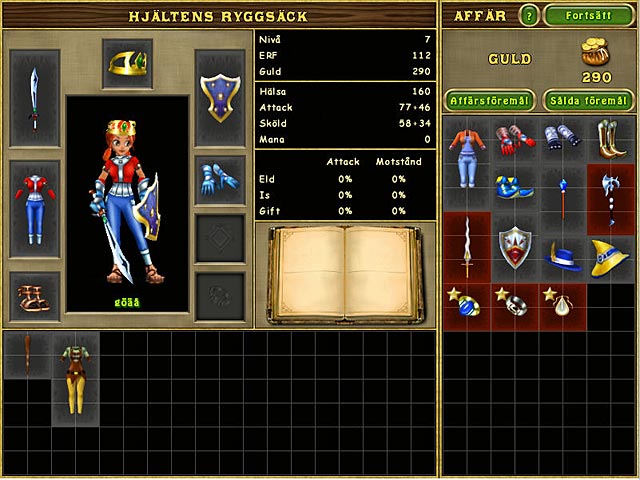Pick the blue feathered hat in shop

[x=562, y=257]
